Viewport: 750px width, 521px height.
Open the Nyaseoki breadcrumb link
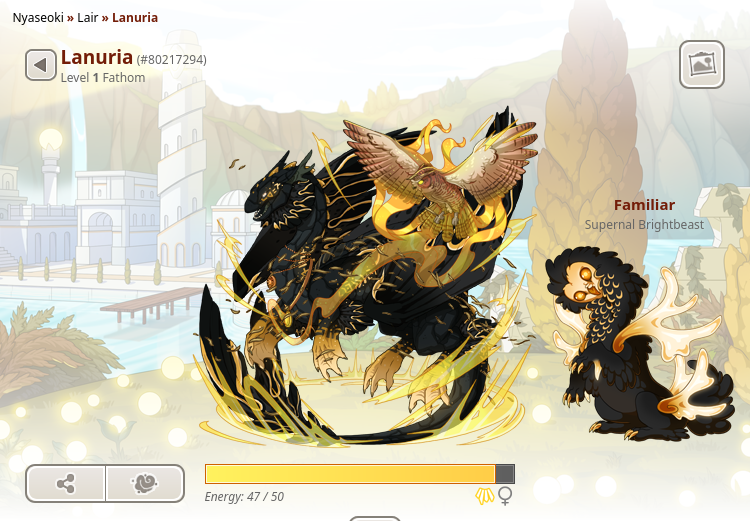(x=40, y=17)
